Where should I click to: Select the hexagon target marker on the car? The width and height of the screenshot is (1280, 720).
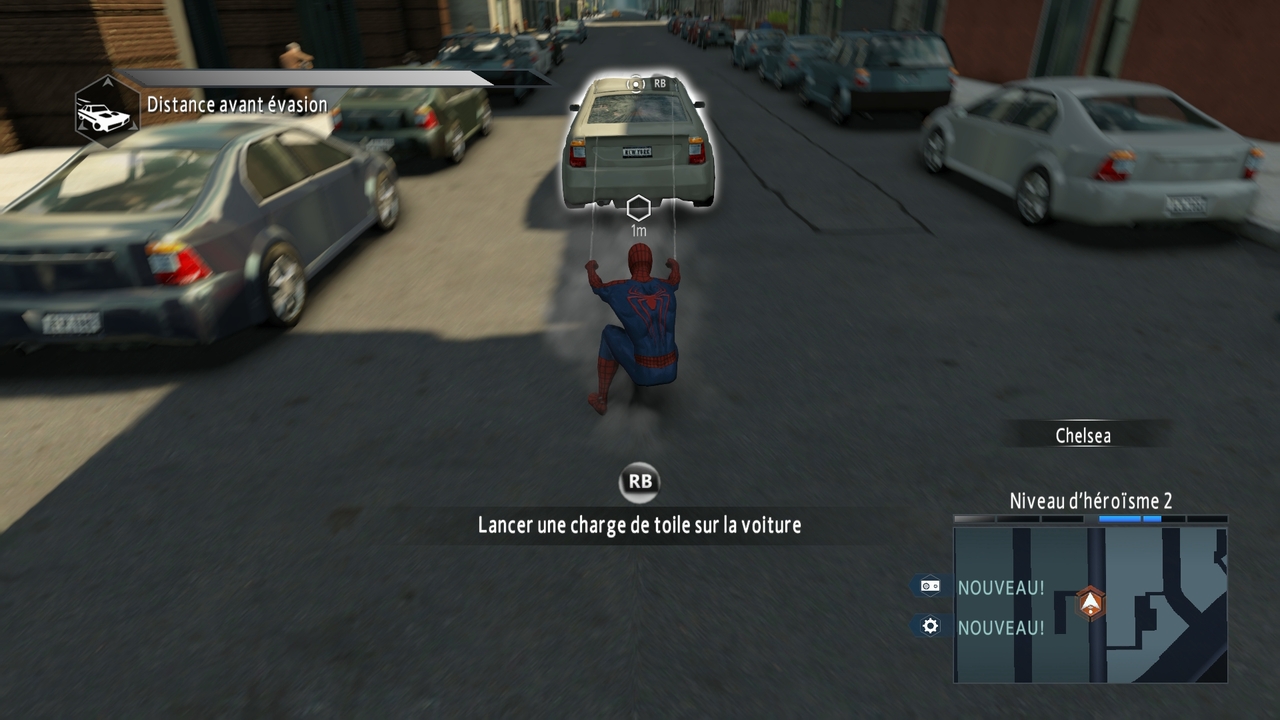coord(638,208)
